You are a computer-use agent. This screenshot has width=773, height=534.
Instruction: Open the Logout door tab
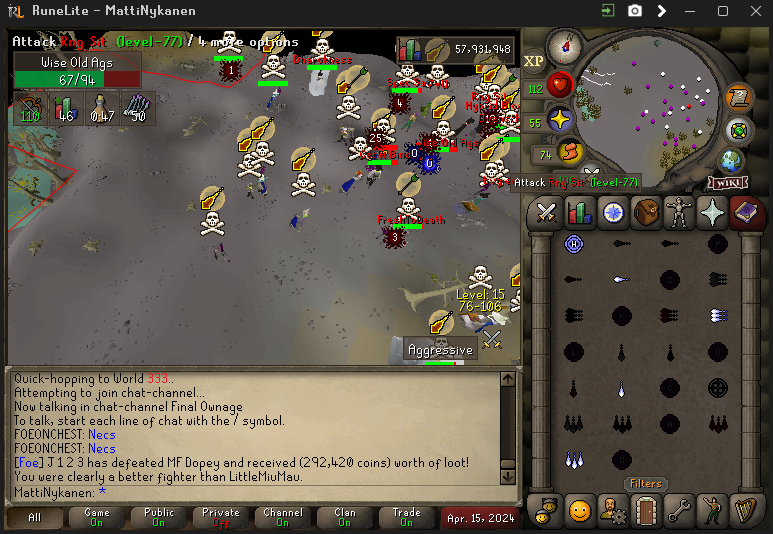tap(646, 510)
